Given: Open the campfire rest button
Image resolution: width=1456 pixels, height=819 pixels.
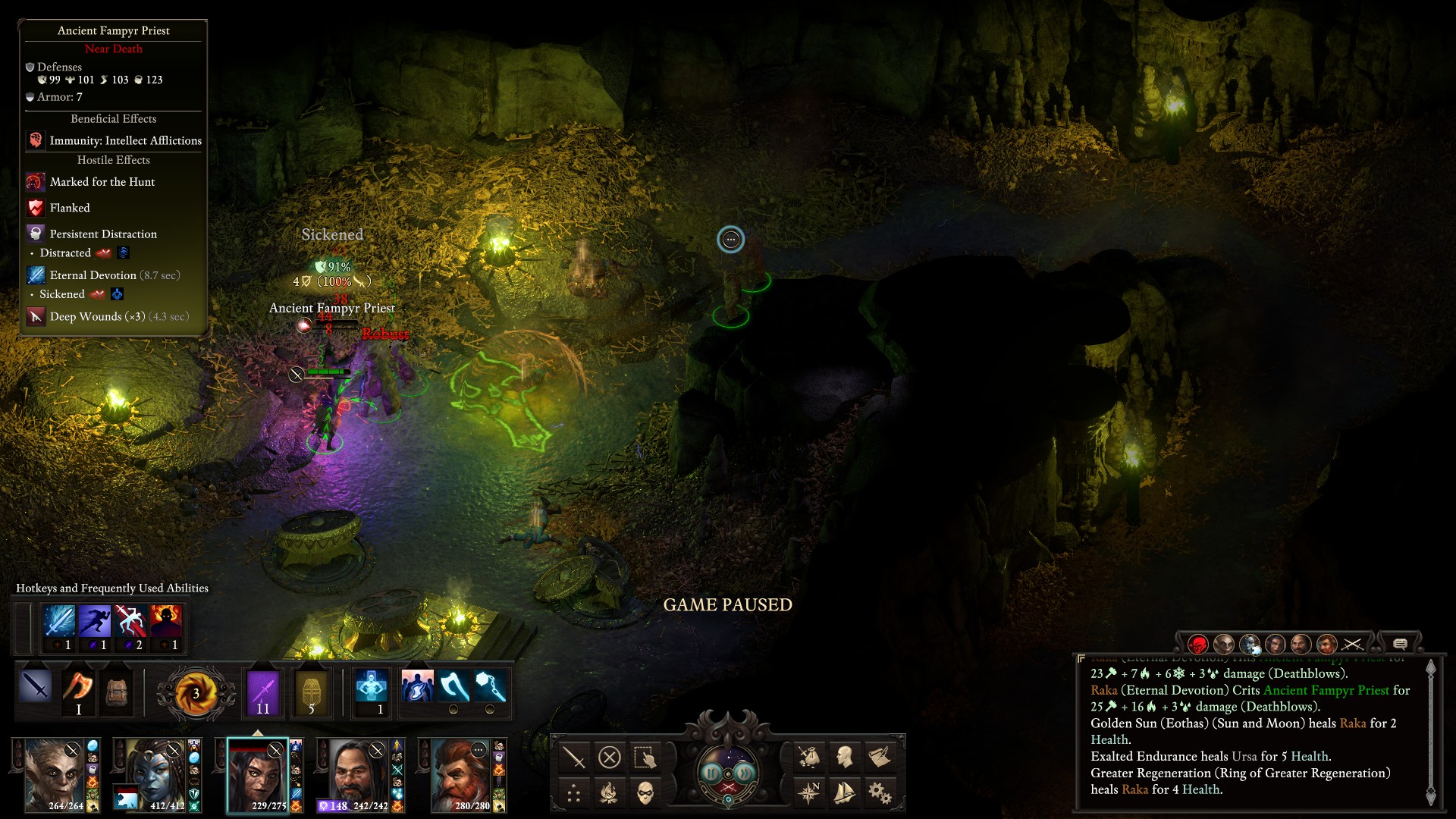Looking at the screenshot, I should (610, 793).
